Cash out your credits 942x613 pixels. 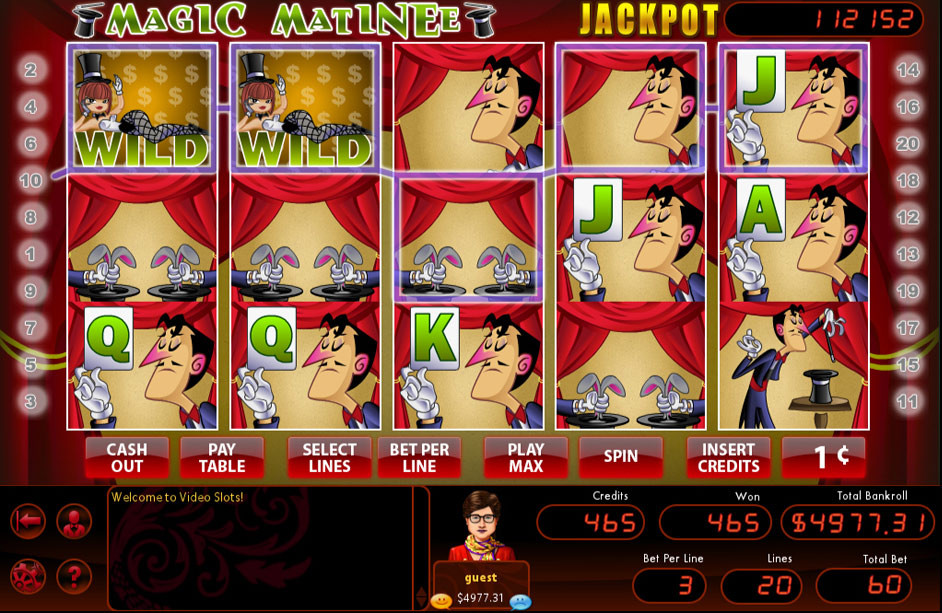(x=126, y=458)
